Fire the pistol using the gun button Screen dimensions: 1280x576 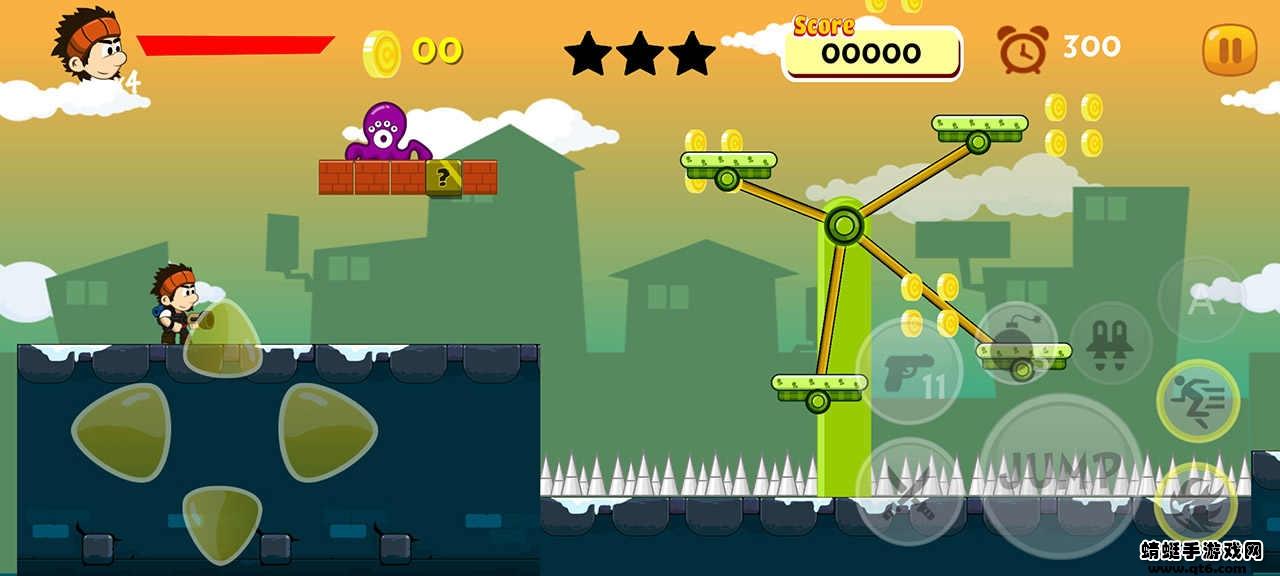(x=909, y=370)
